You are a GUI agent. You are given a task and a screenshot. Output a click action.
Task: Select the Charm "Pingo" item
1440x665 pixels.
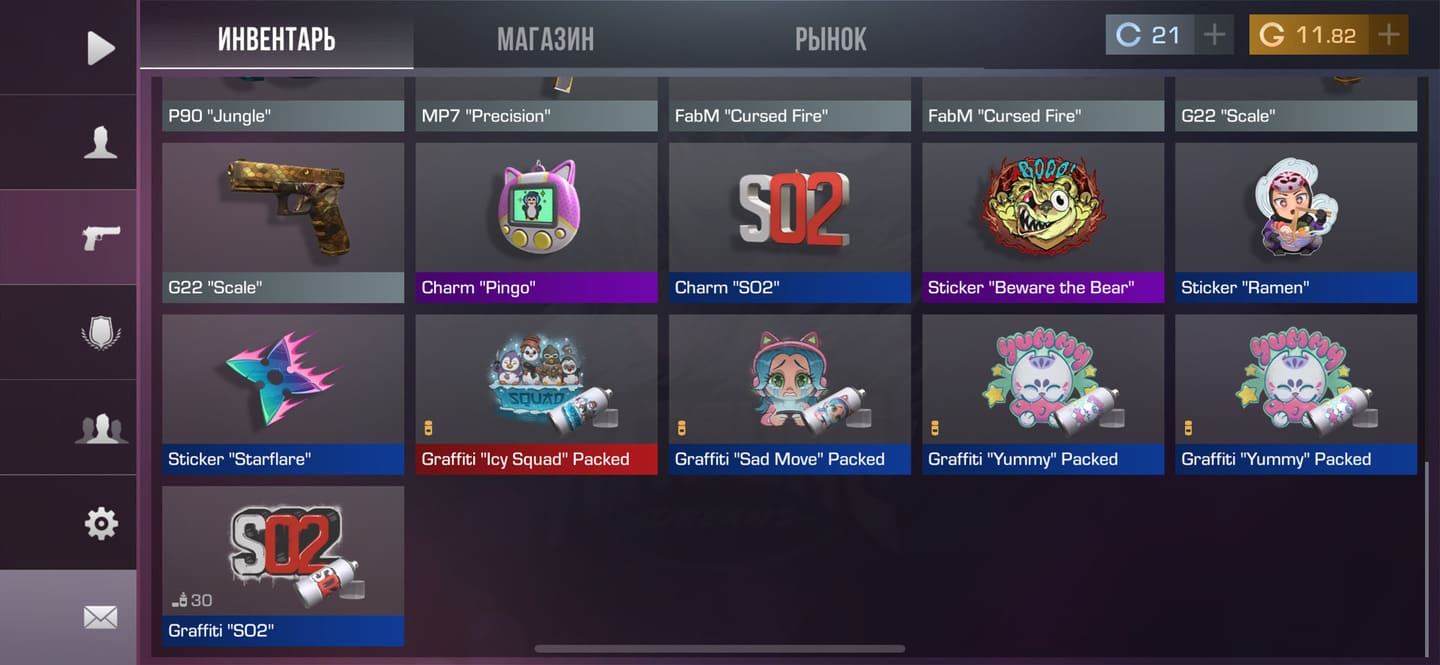point(536,222)
